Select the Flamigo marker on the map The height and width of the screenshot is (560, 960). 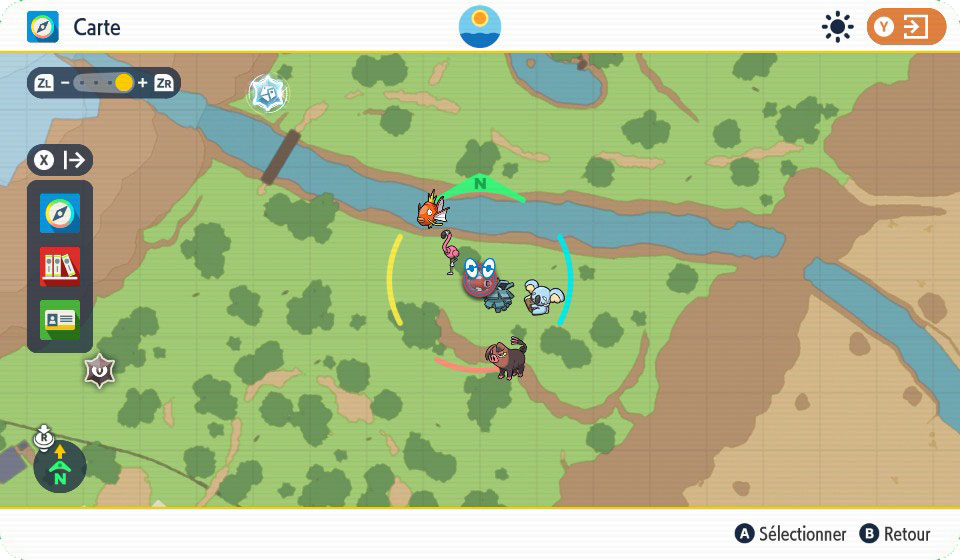click(450, 252)
